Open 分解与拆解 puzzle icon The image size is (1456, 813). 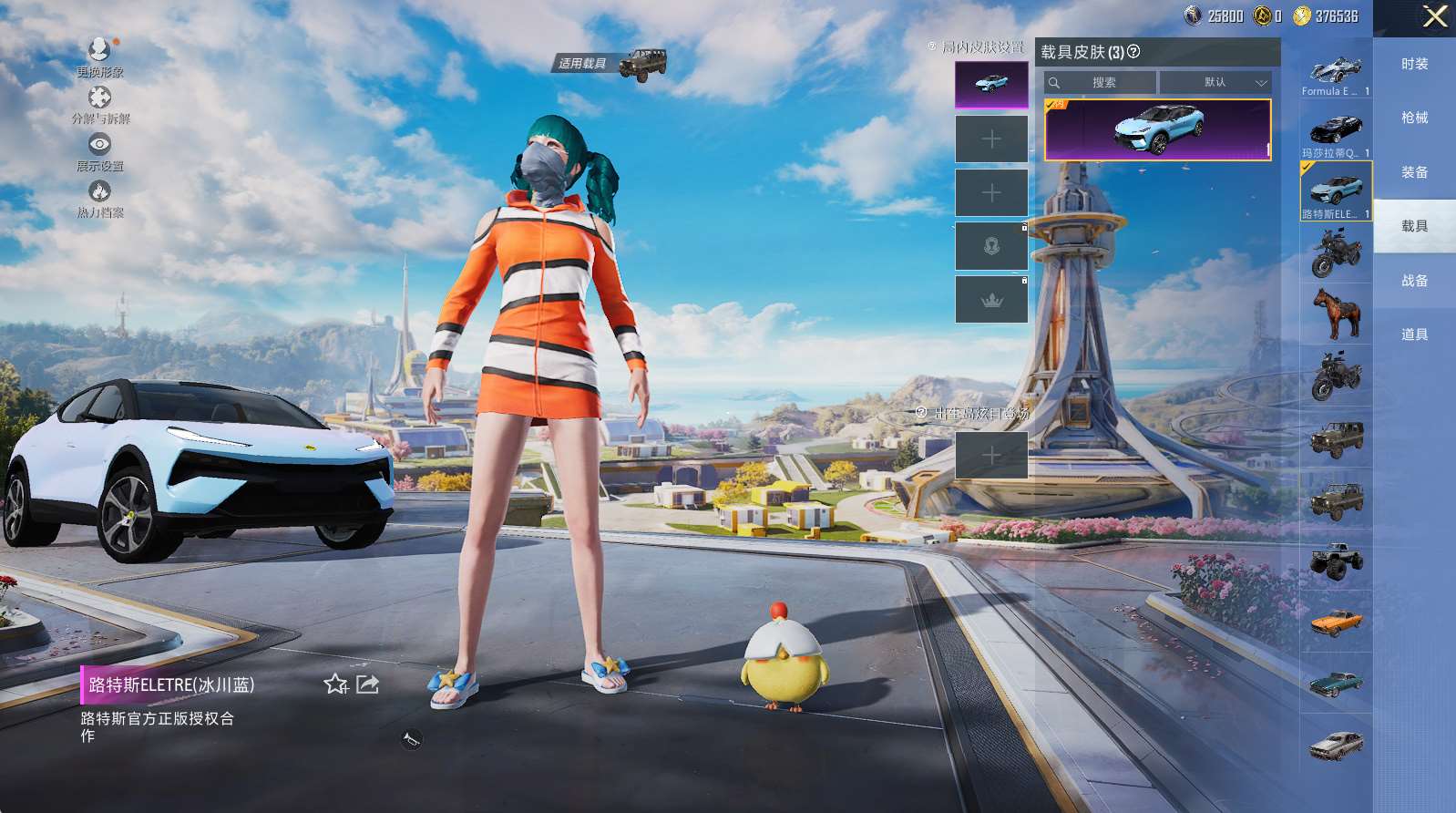99,97
